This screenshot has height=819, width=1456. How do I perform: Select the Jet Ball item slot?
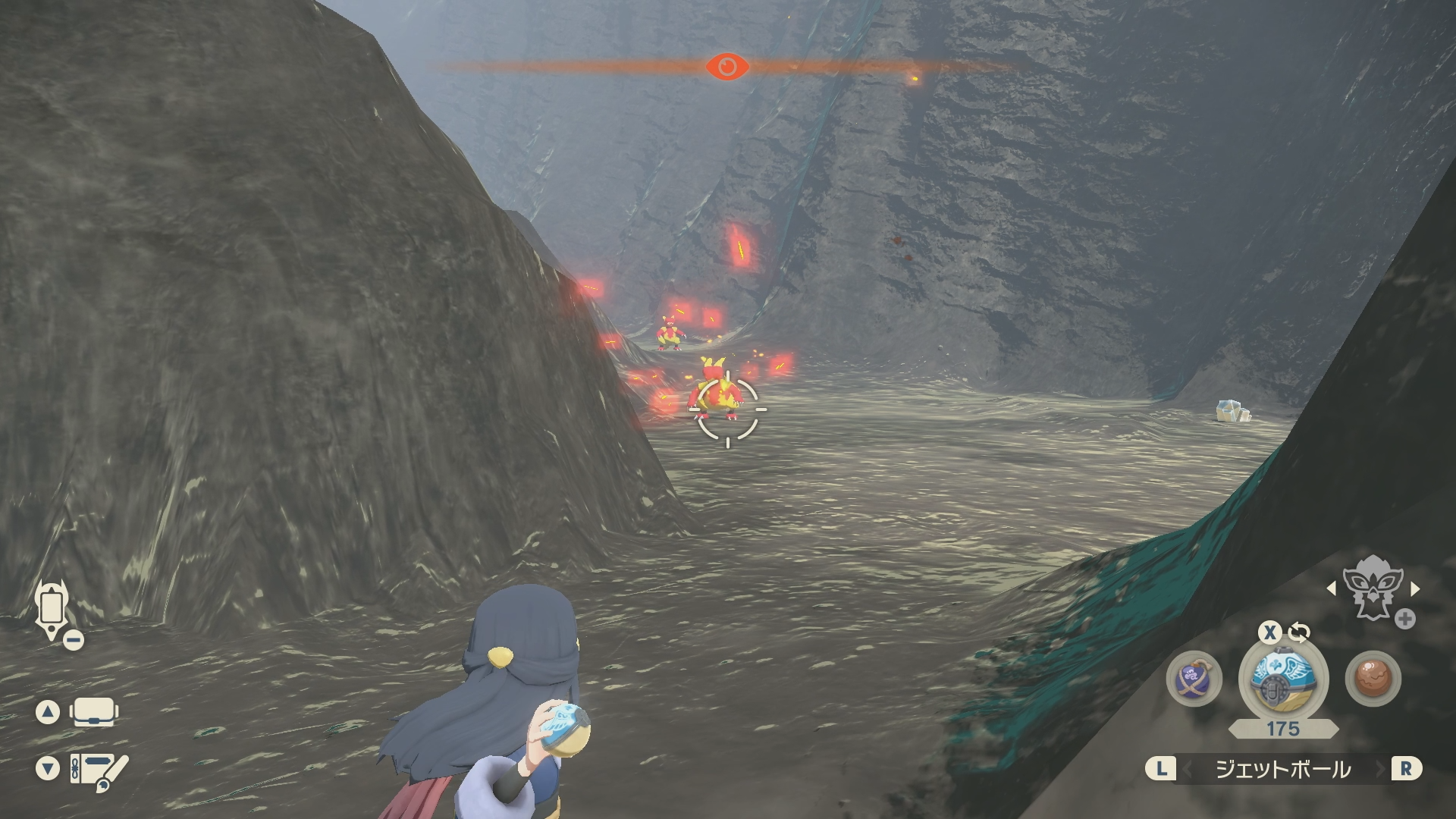click(1282, 677)
